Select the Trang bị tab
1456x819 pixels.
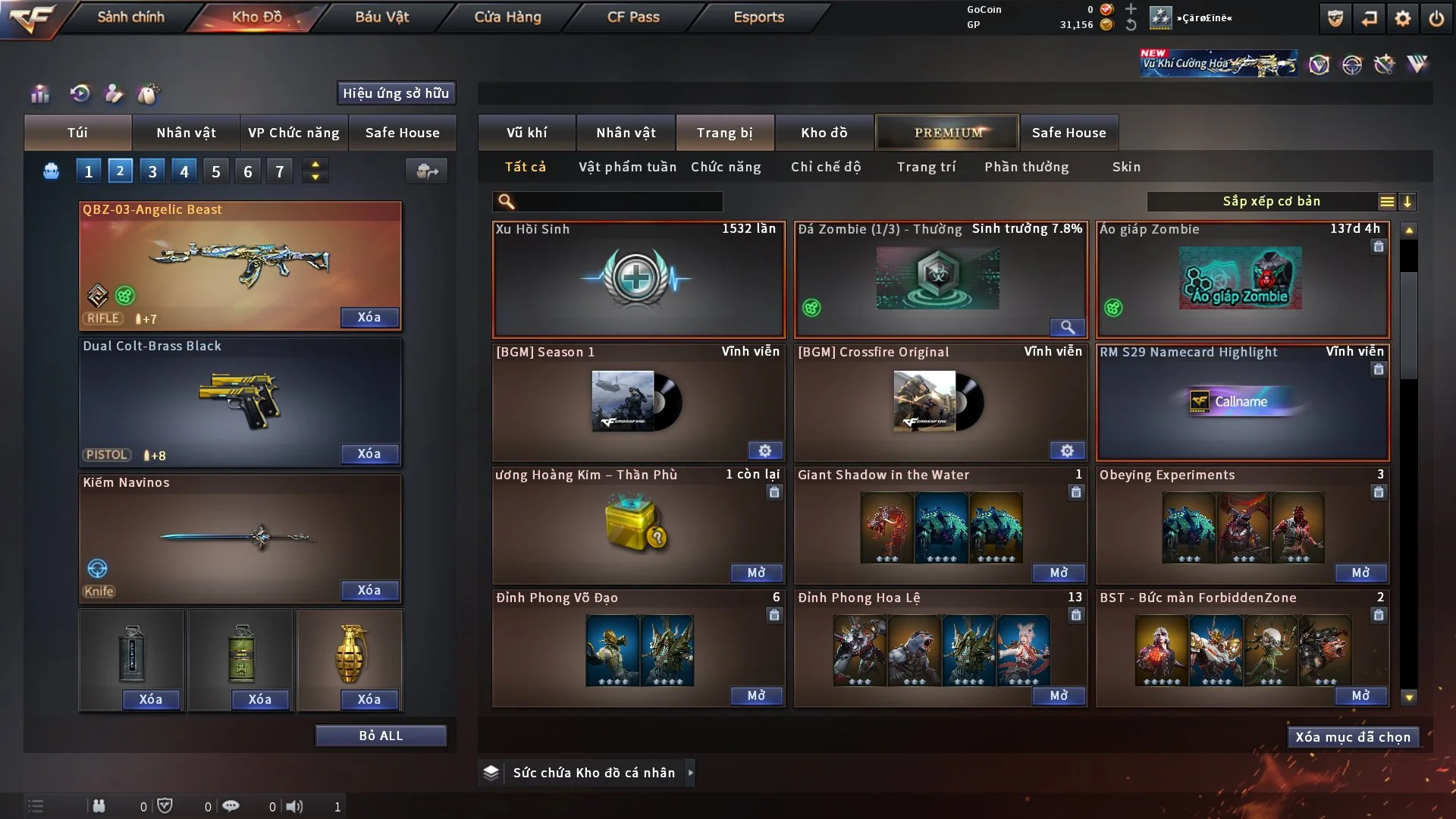click(x=724, y=133)
